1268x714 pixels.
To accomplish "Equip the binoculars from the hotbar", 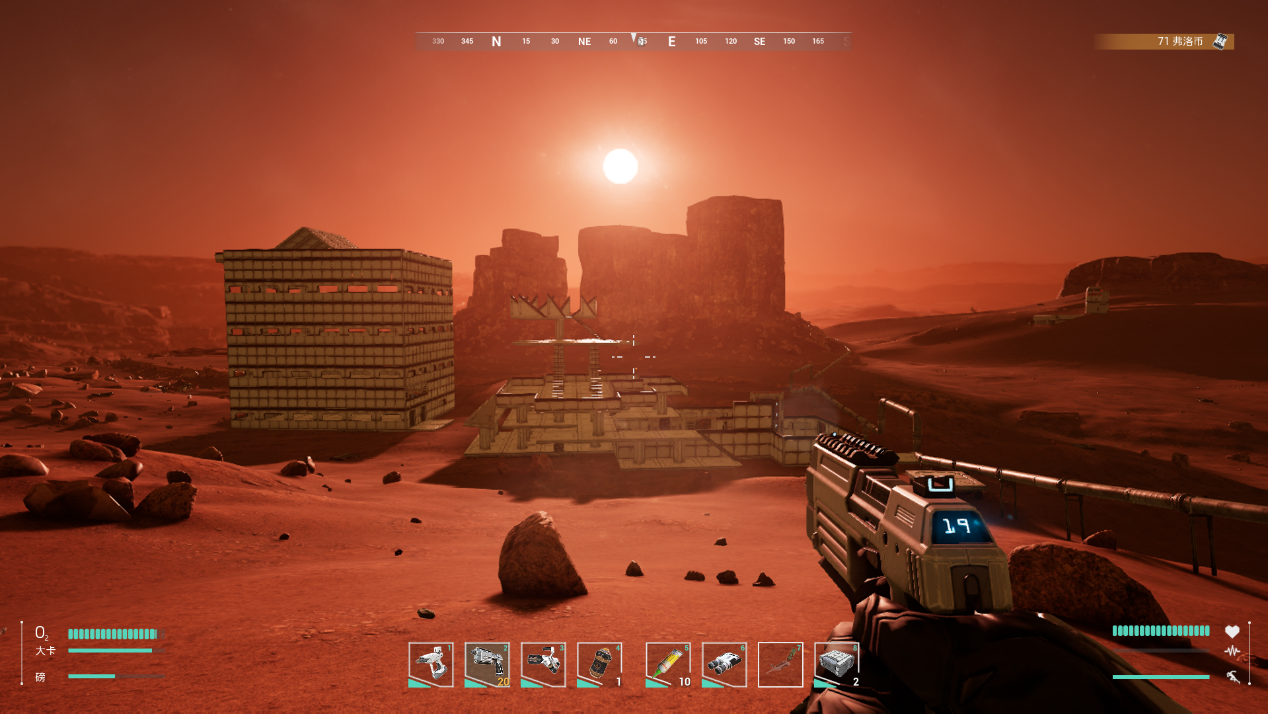I will 724,664.
